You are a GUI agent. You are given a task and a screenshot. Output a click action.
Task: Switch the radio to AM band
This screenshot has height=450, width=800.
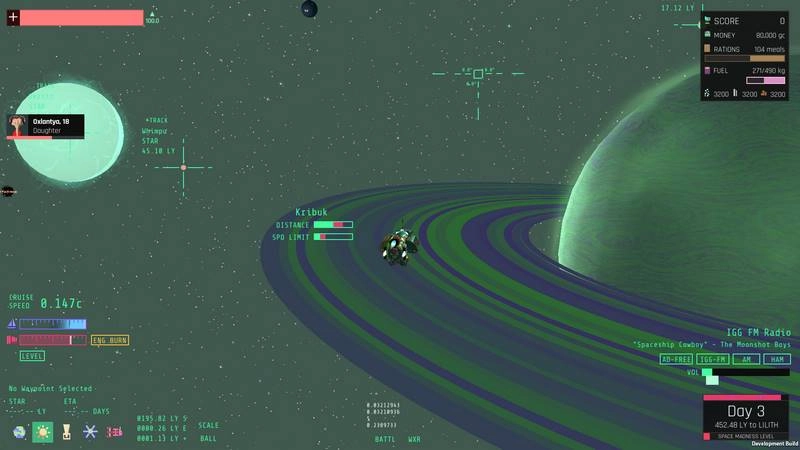tap(744, 359)
